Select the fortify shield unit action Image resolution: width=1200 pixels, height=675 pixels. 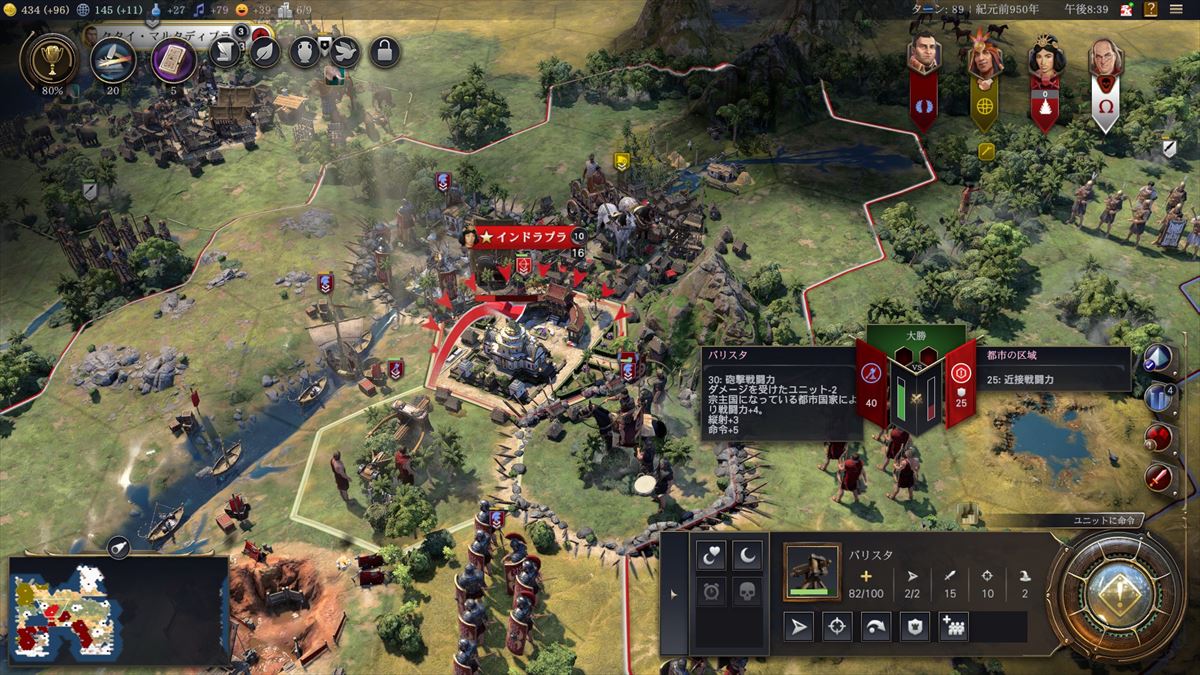[914, 627]
